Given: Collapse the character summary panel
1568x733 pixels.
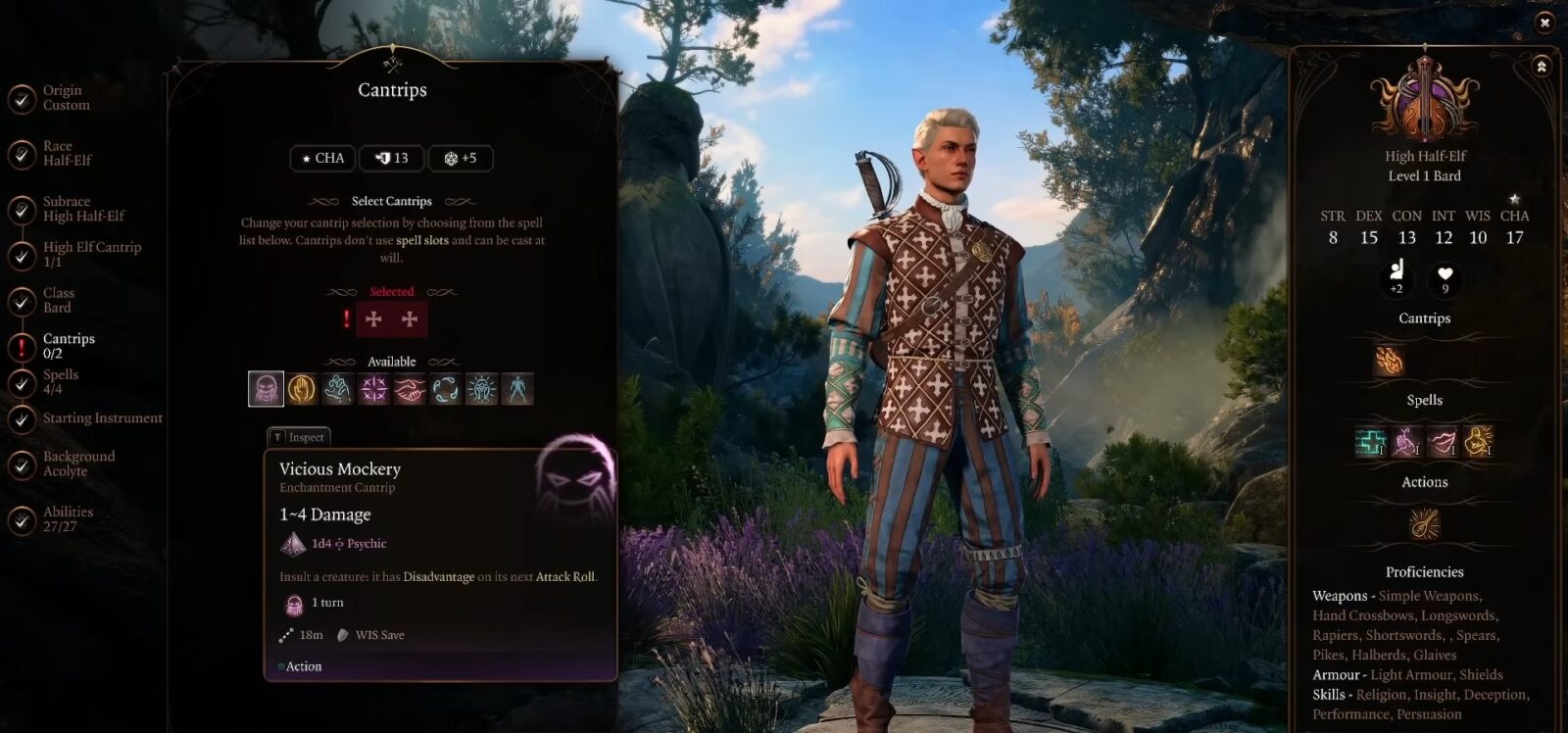Looking at the screenshot, I should (1542, 67).
